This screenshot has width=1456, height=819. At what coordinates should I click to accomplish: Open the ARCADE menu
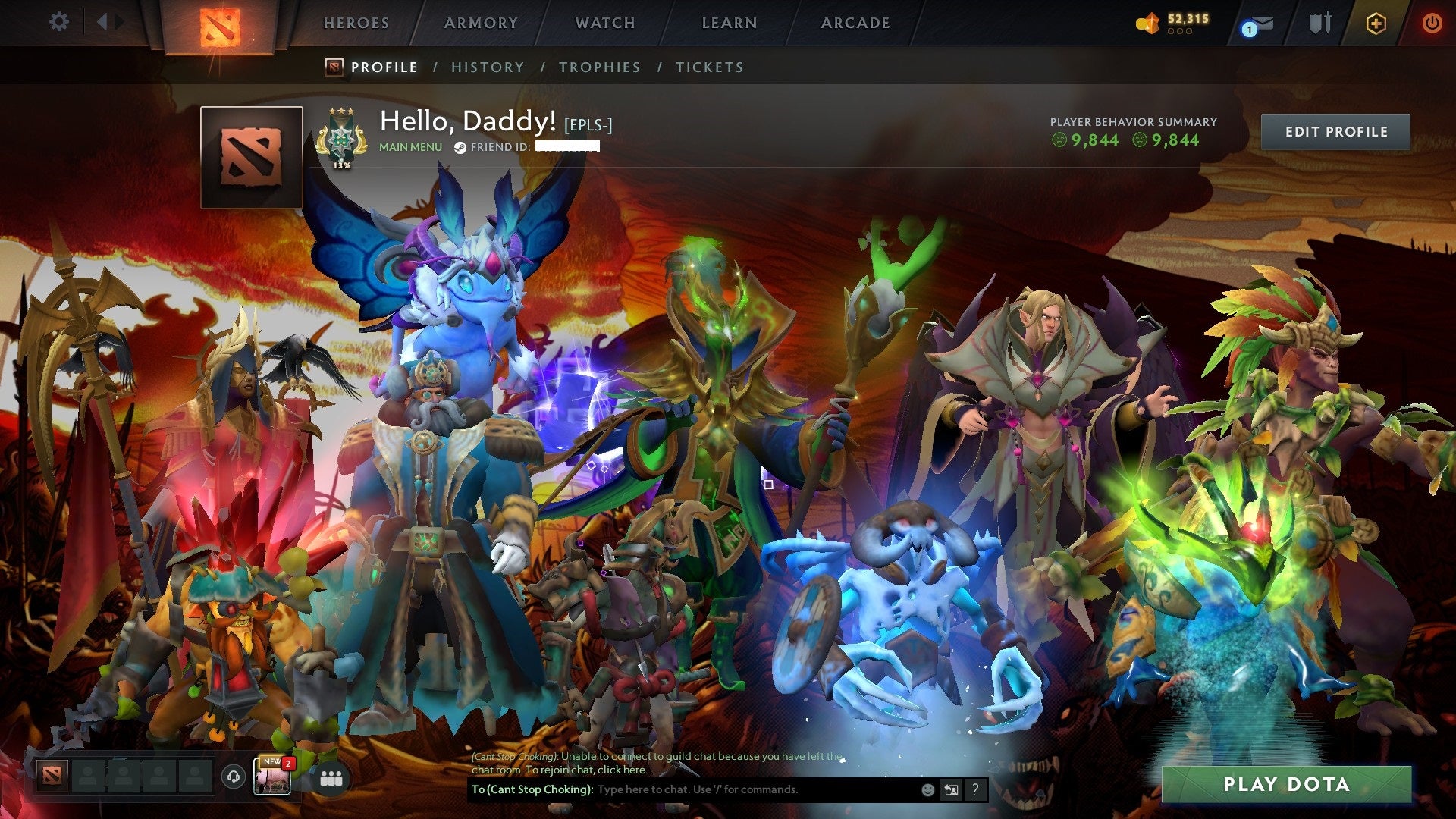[x=855, y=23]
